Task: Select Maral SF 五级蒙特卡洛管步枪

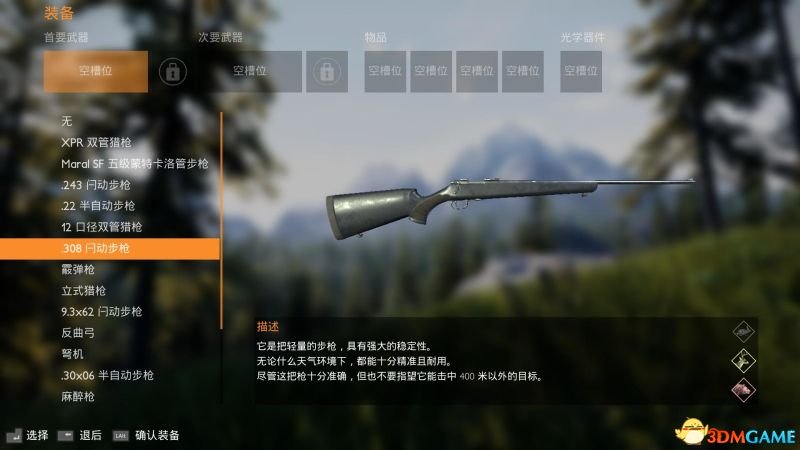Action: [x=134, y=163]
